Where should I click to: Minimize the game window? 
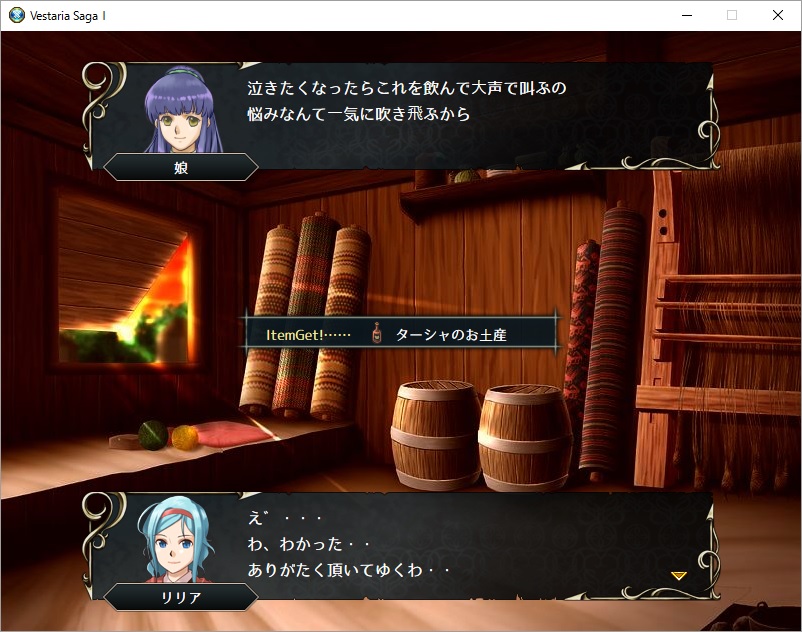click(x=686, y=15)
